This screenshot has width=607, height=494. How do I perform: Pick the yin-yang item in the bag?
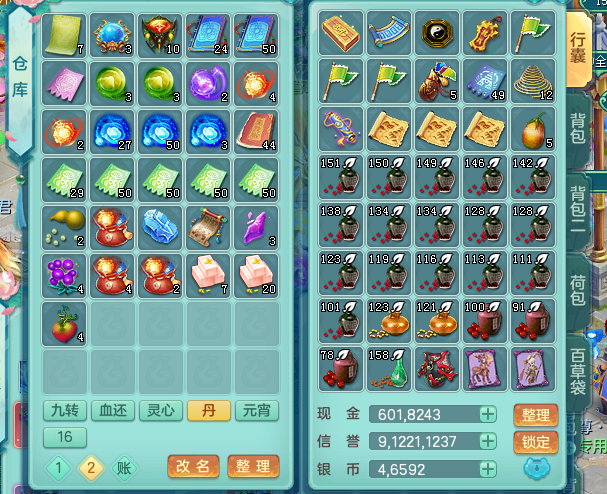(x=438, y=32)
